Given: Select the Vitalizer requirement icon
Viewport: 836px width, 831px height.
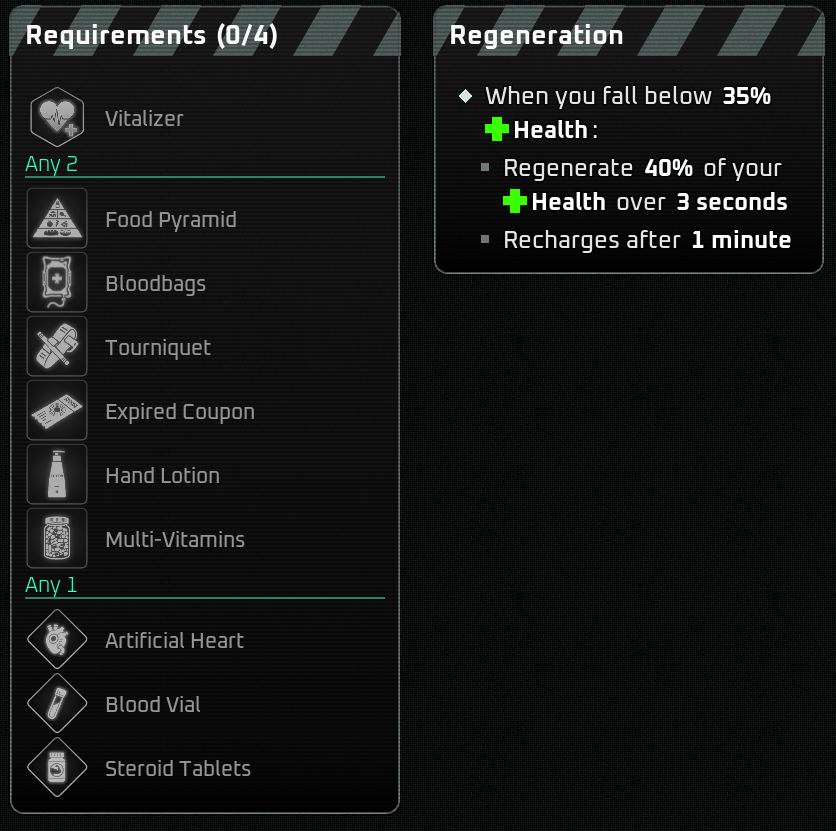Looking at the screenshot, I should [x=57, y=118].
